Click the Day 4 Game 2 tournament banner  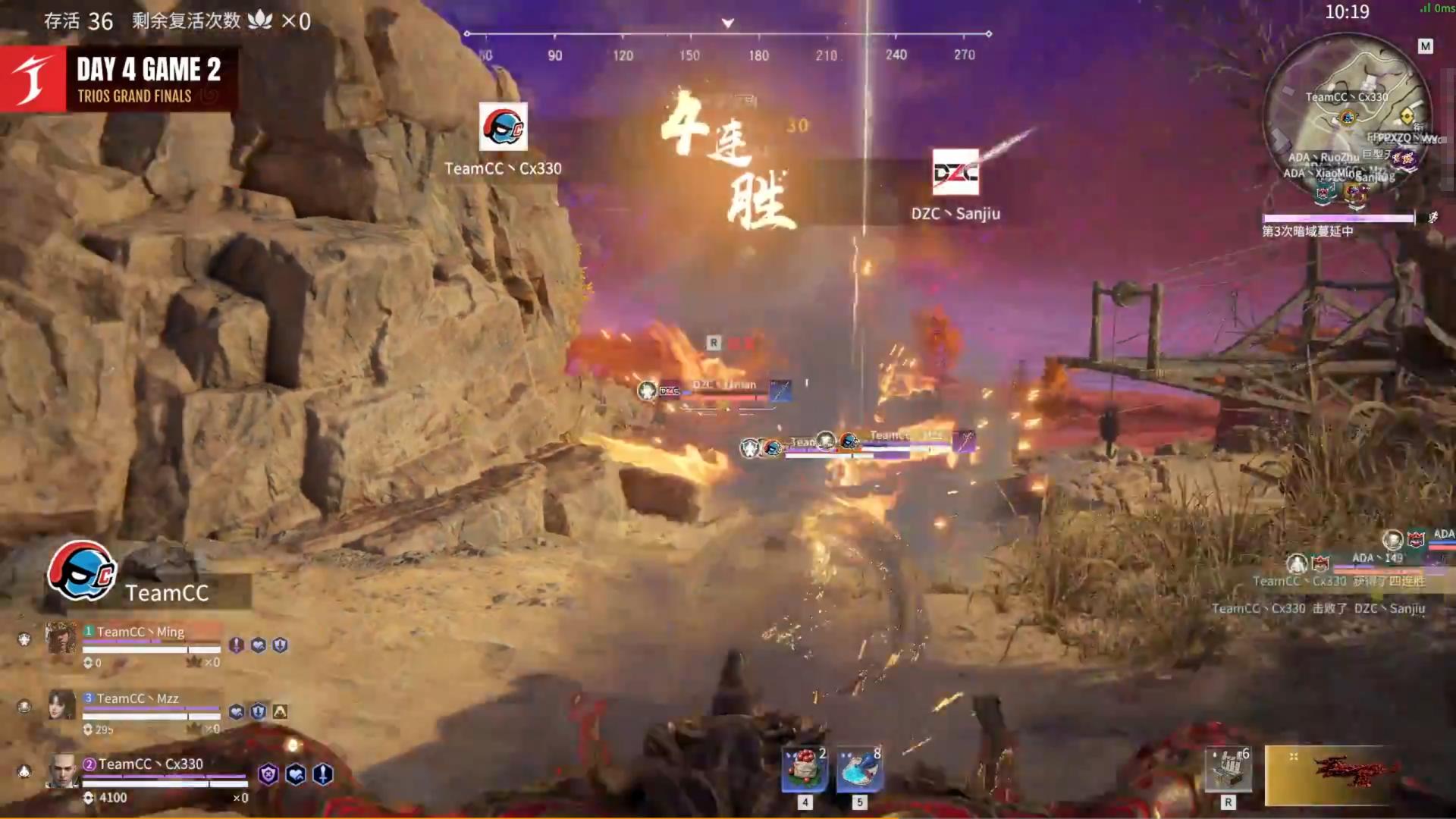[120, 80]
